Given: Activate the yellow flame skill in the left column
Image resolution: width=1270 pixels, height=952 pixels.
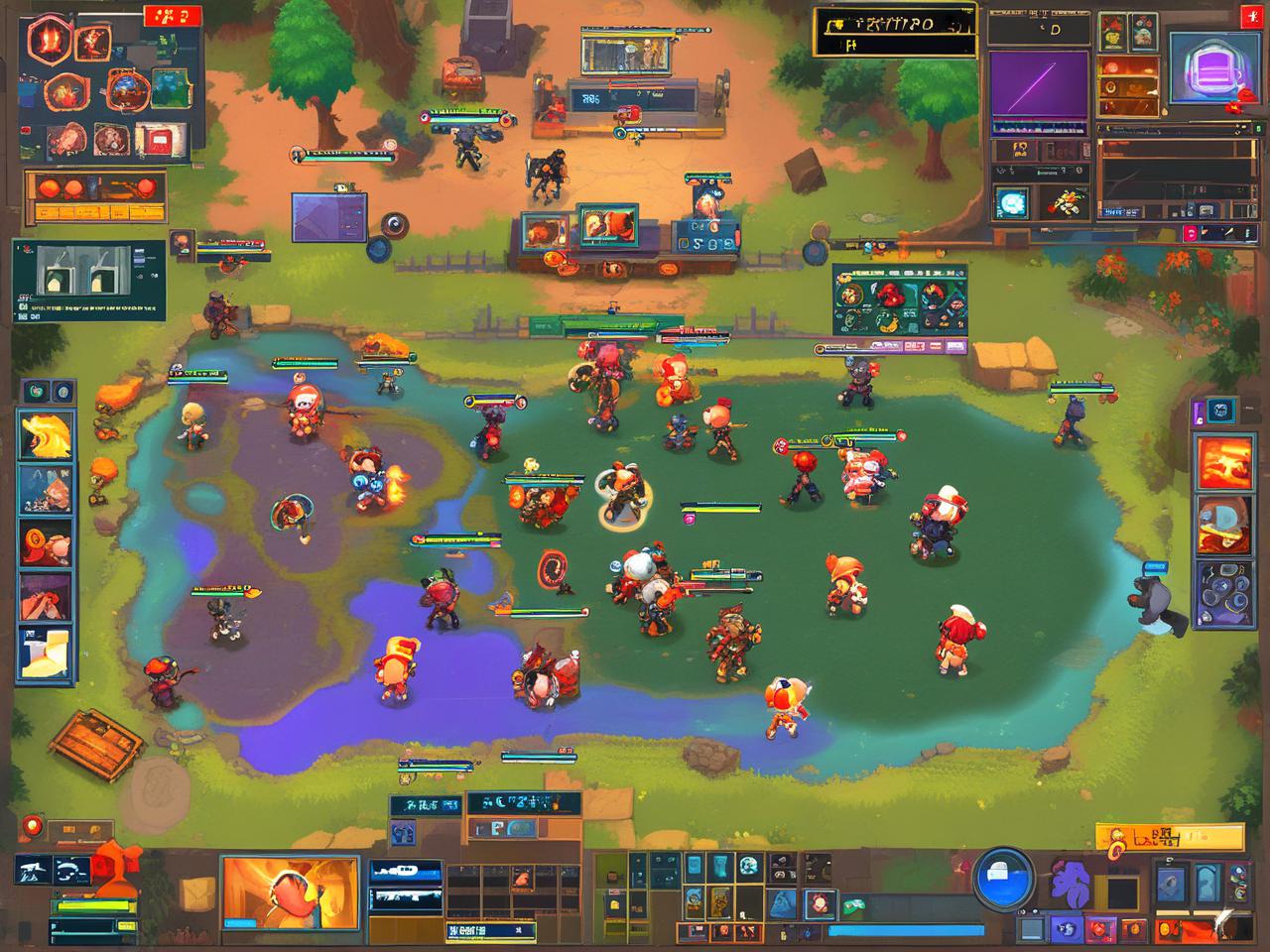Looking at the screenshot, I should point(46,434).
